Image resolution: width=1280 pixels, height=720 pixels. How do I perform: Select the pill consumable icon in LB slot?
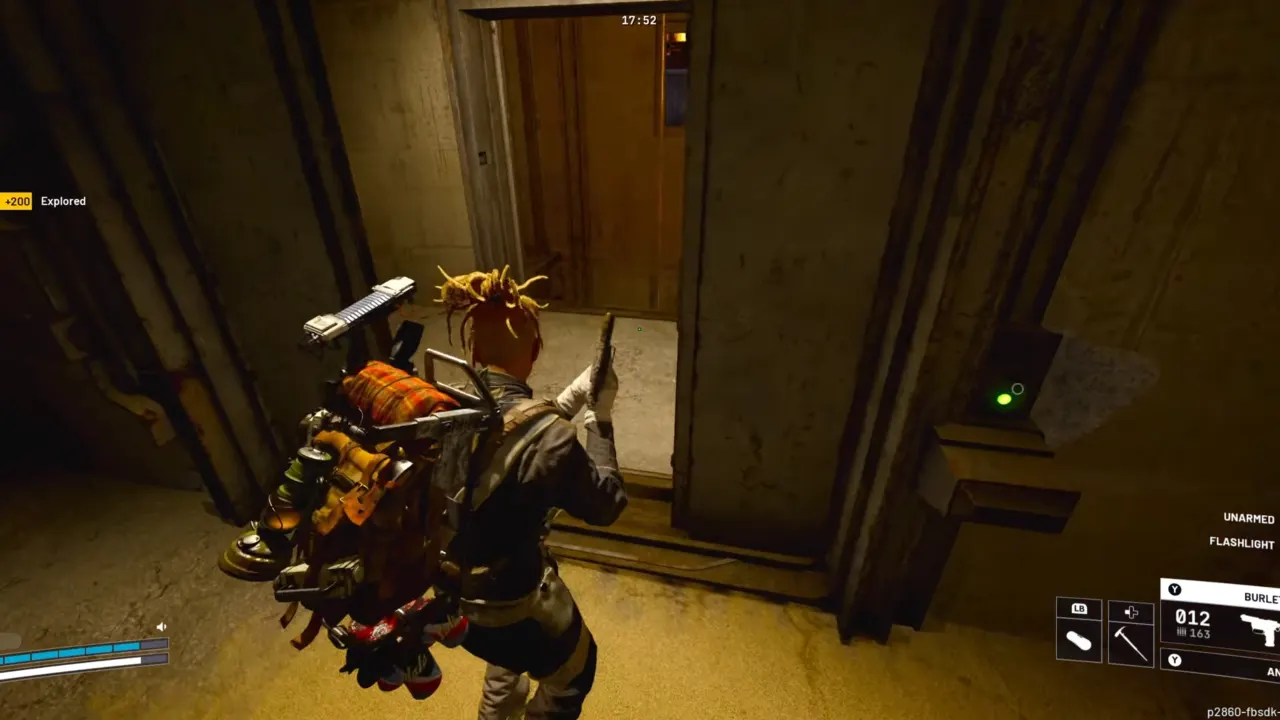[1079, 641]
